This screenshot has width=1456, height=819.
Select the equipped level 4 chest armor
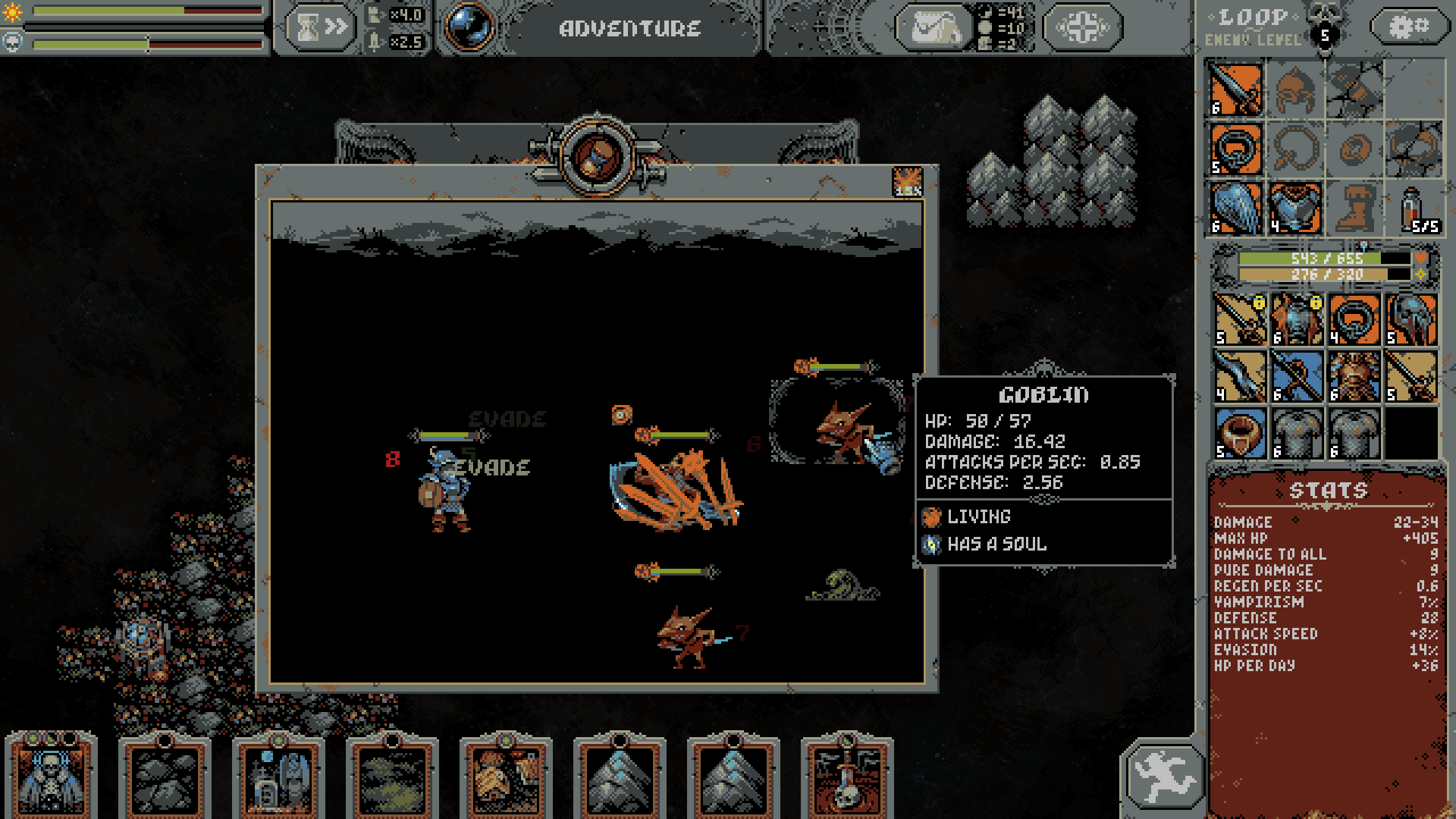1294,207
